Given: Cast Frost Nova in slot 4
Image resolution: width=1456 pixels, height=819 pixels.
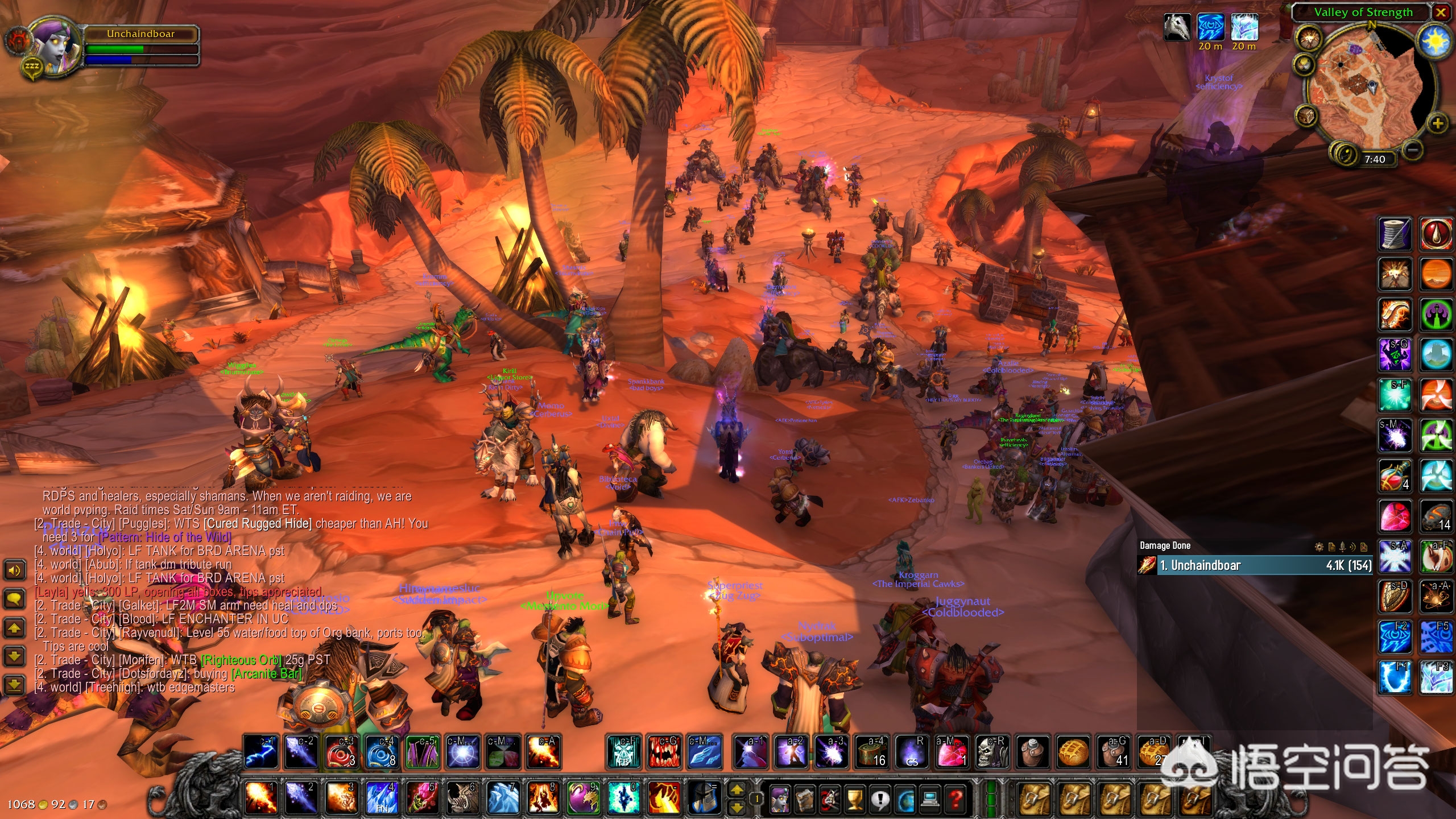Looking at the screenshot, I should [x=382, y=797].
